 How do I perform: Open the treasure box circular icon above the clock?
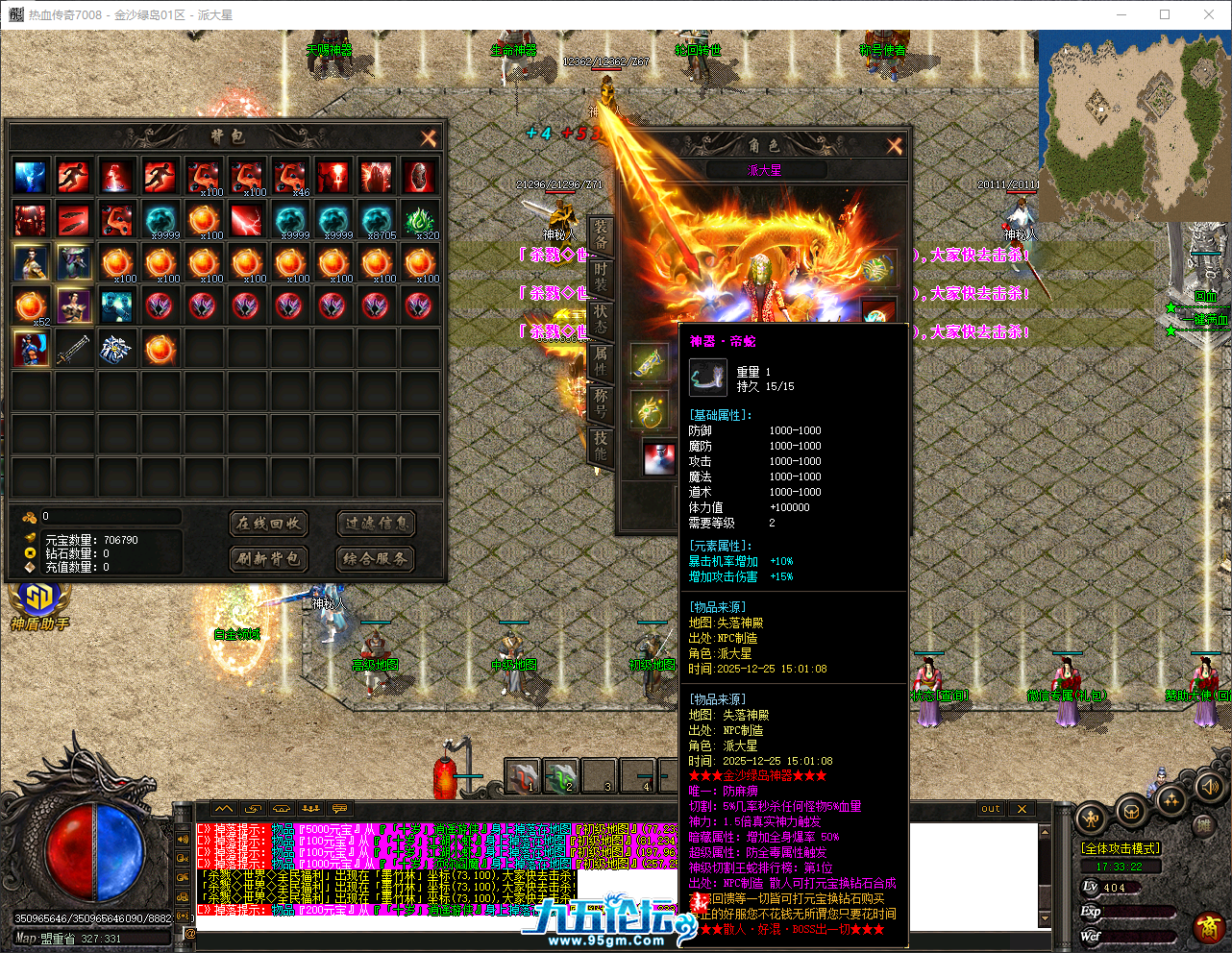click(1132, 813)
